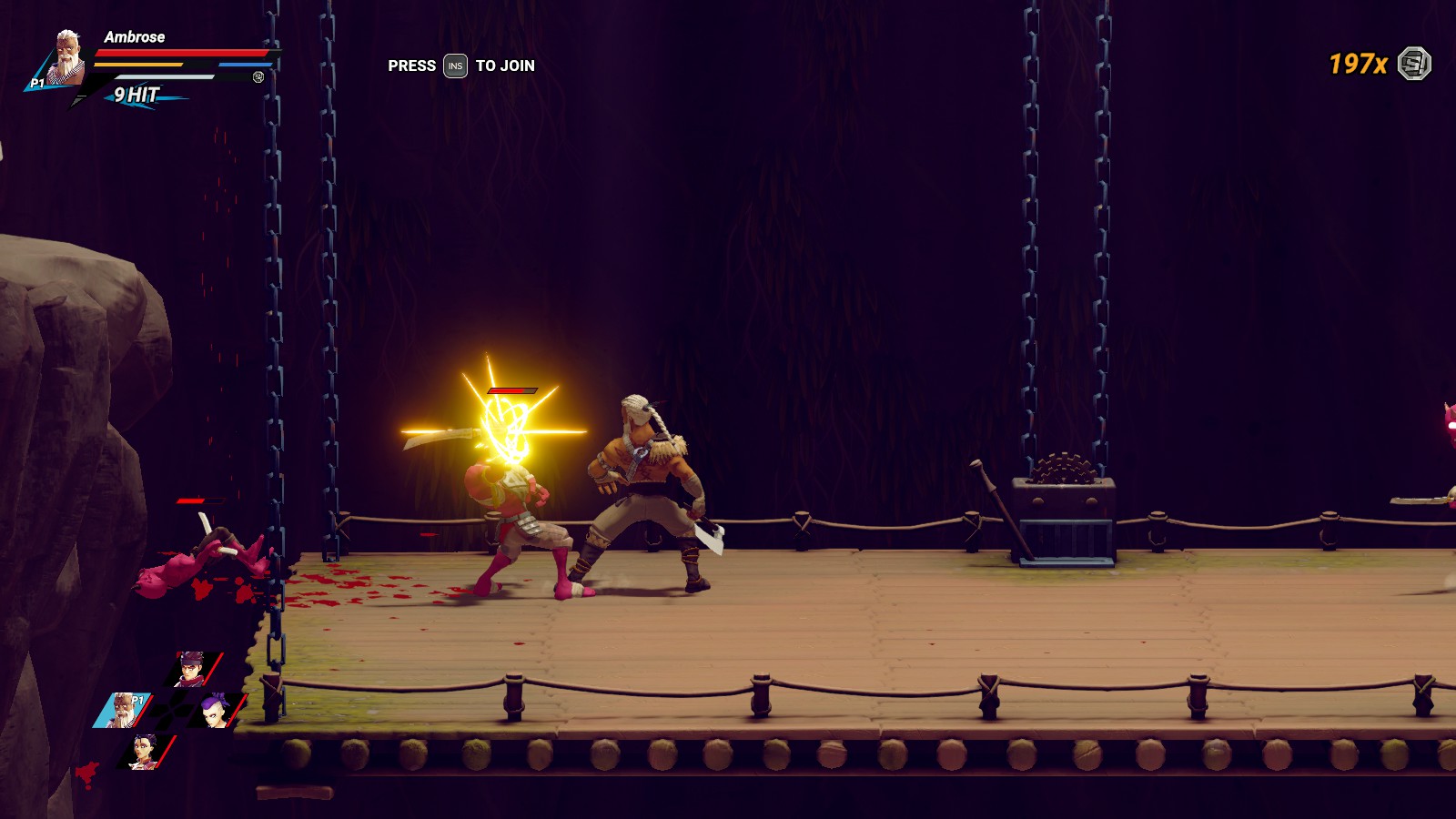Click the P1 badge on Ambrose's swap portrait
Image resolution: width=1456 pixels, height=819 pixels.
(x=137, y=700)
